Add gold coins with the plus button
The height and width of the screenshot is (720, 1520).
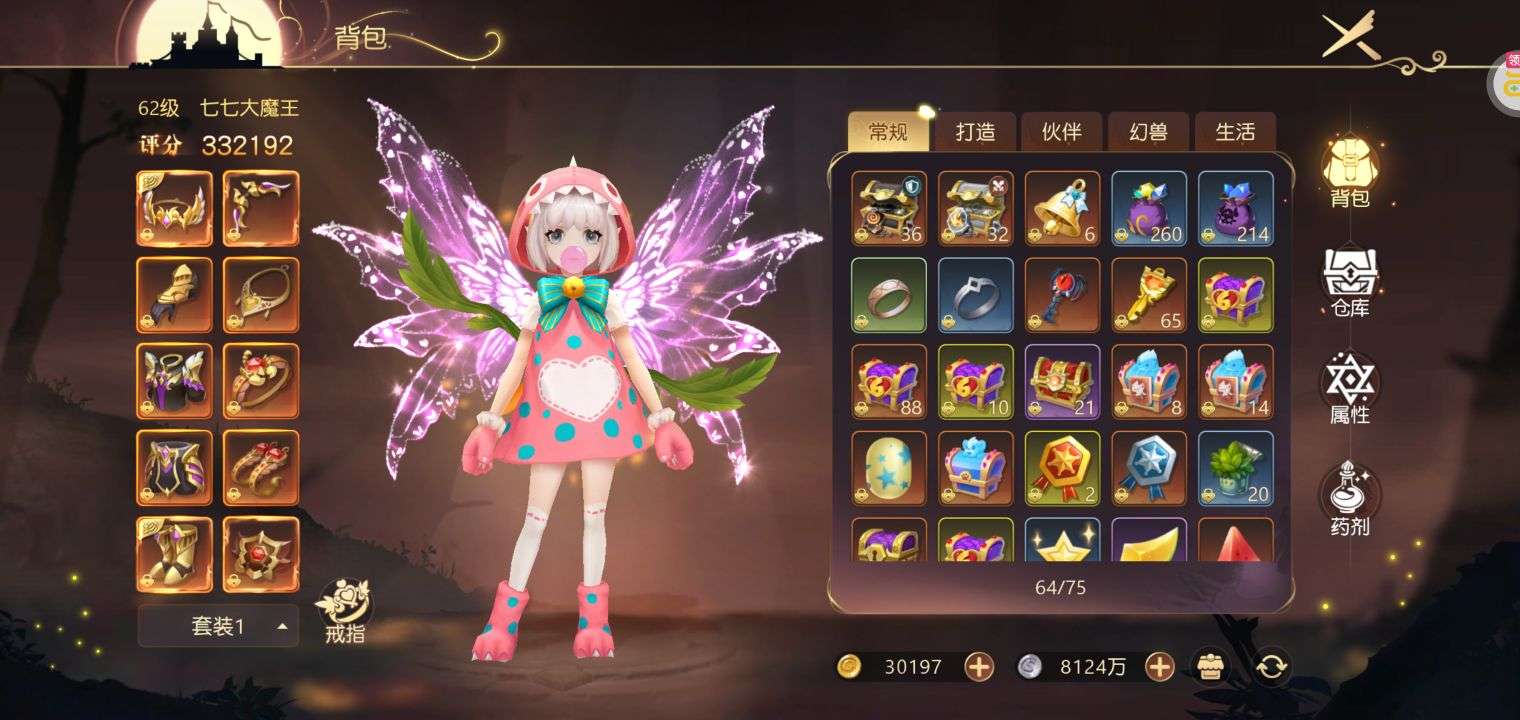pyautogui.click(x=979, y=667)
